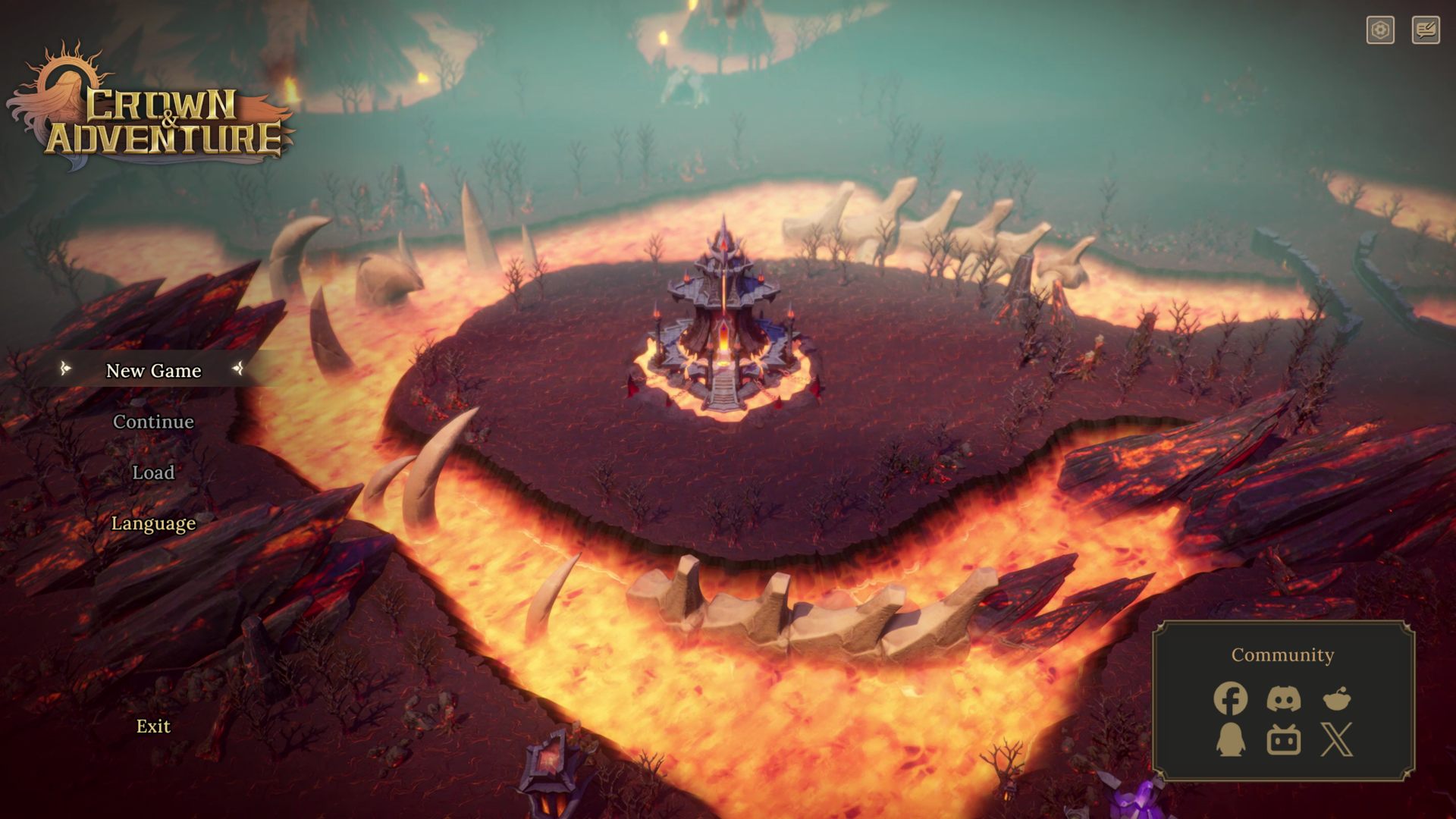Visit the Facebook community page

(x=1230, y=698)
